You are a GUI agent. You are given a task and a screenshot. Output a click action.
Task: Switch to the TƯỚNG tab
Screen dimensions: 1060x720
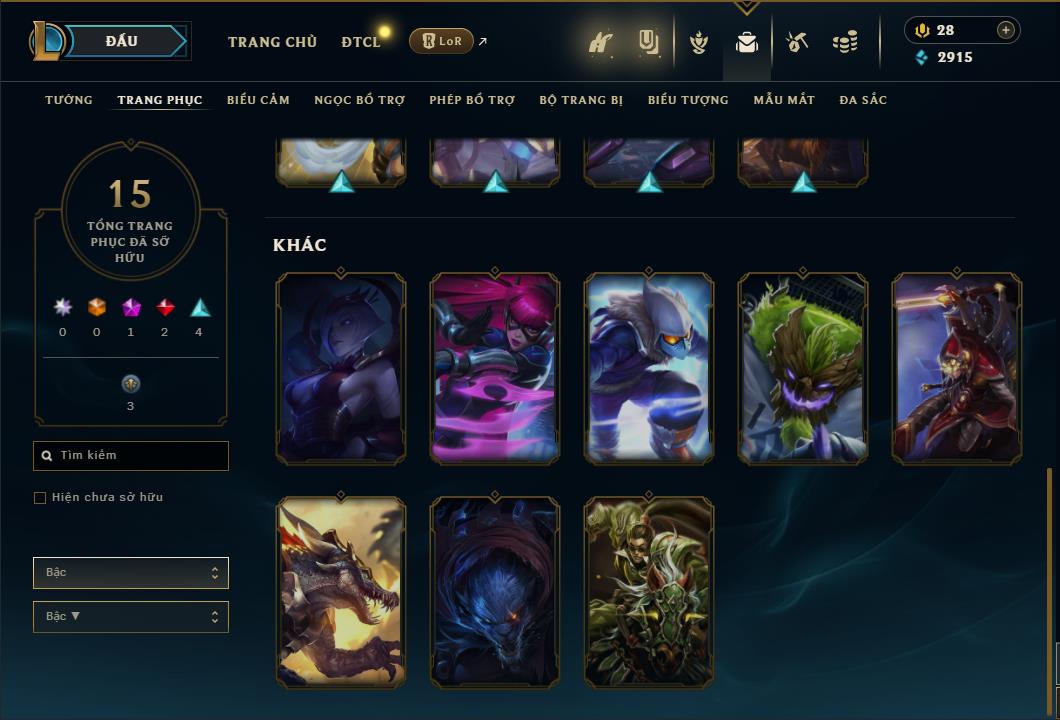[69, 100]
